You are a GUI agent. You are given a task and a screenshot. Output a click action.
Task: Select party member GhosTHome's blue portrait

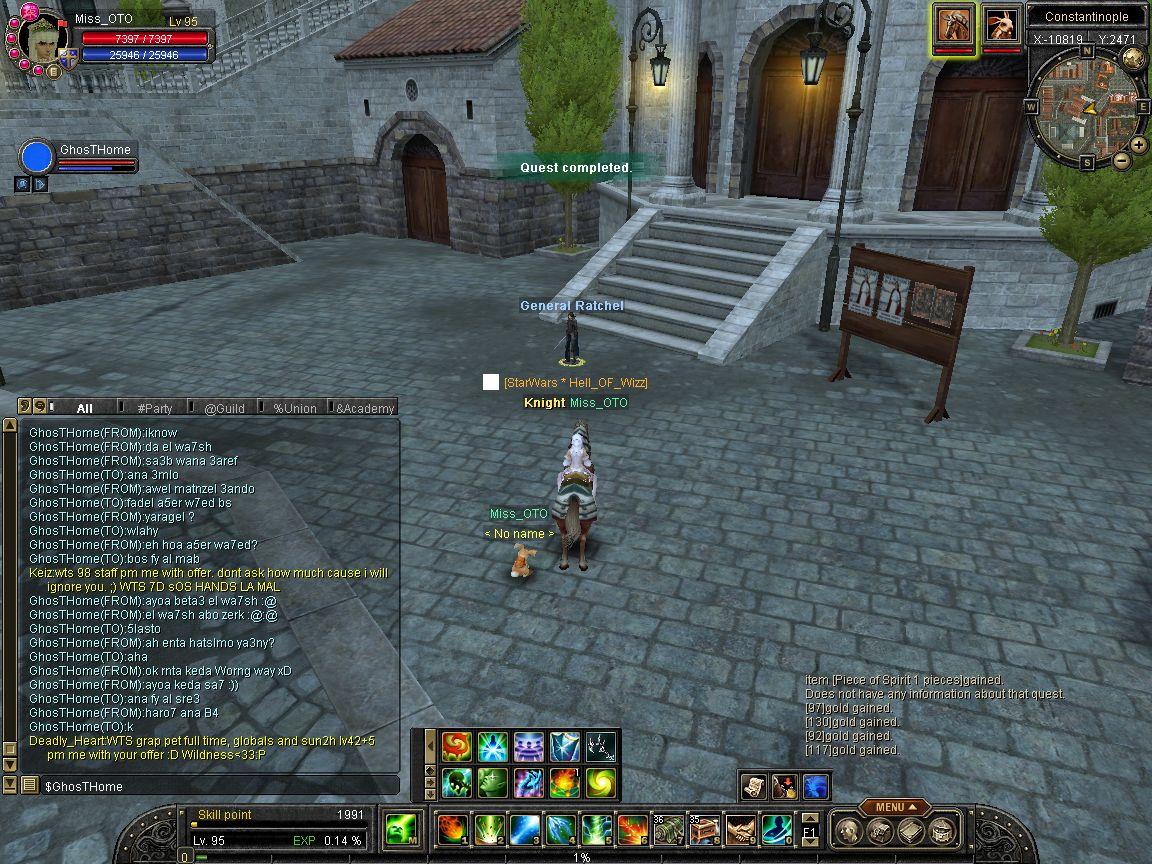37,158
